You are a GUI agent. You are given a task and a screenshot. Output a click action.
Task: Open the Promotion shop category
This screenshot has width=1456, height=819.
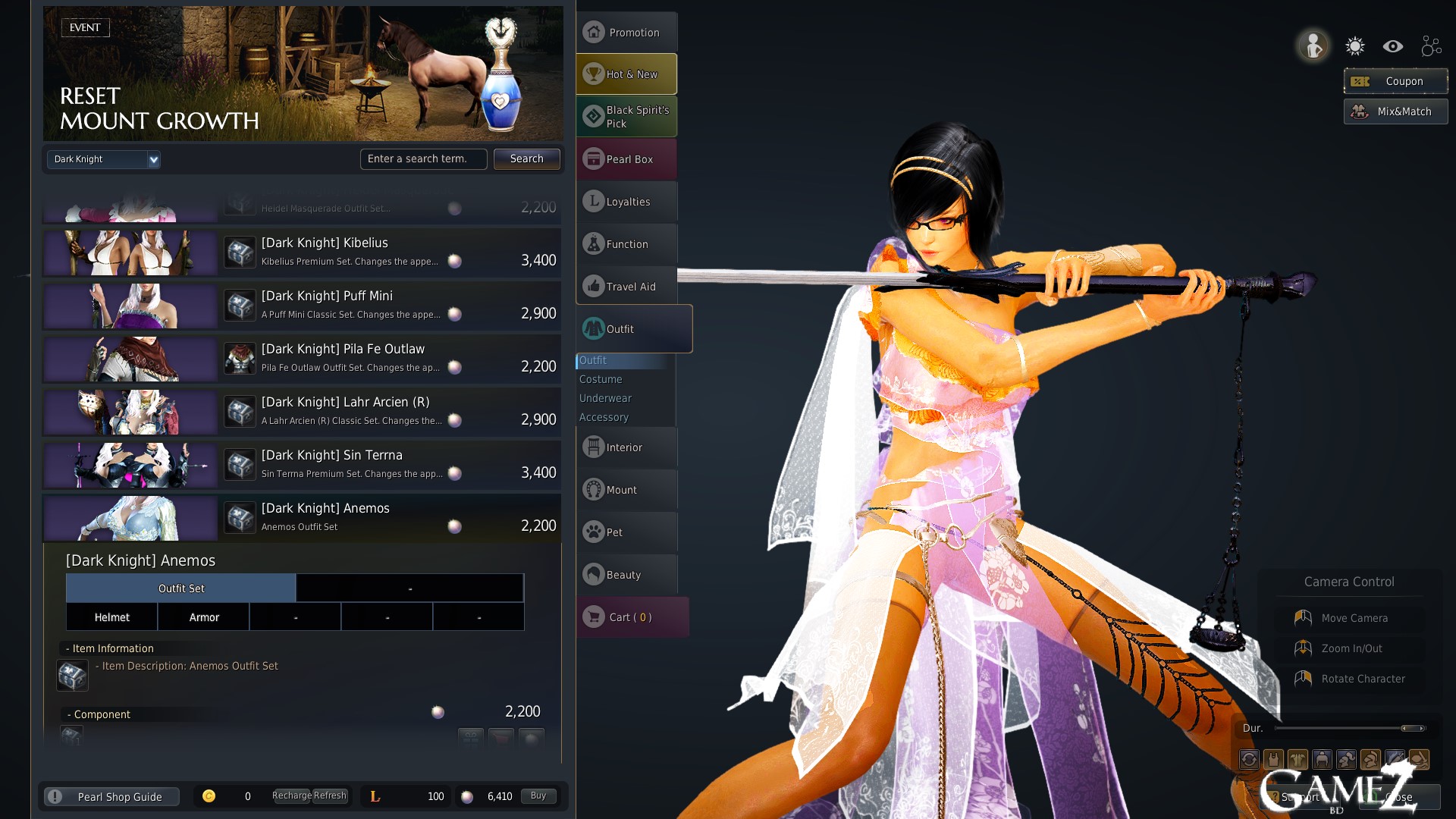tap(626, 33)
